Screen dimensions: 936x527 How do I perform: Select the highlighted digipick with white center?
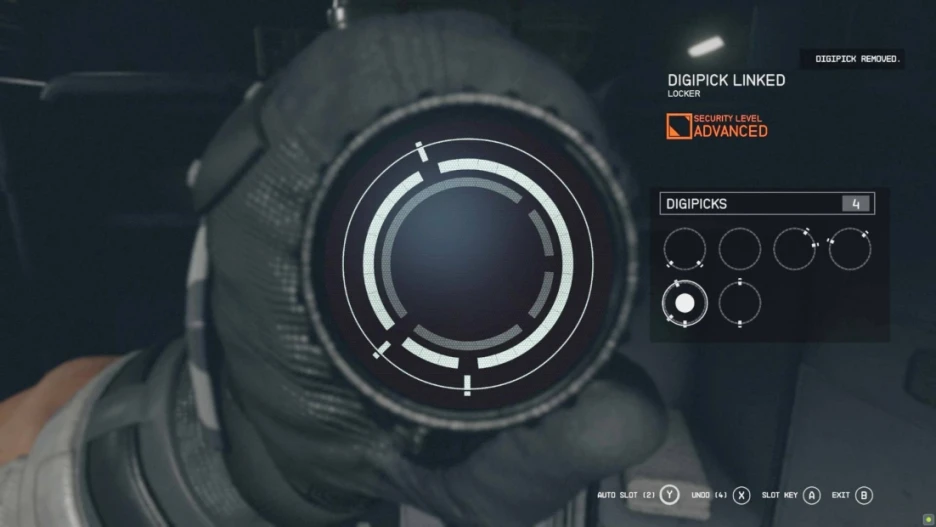click(685, 302)
